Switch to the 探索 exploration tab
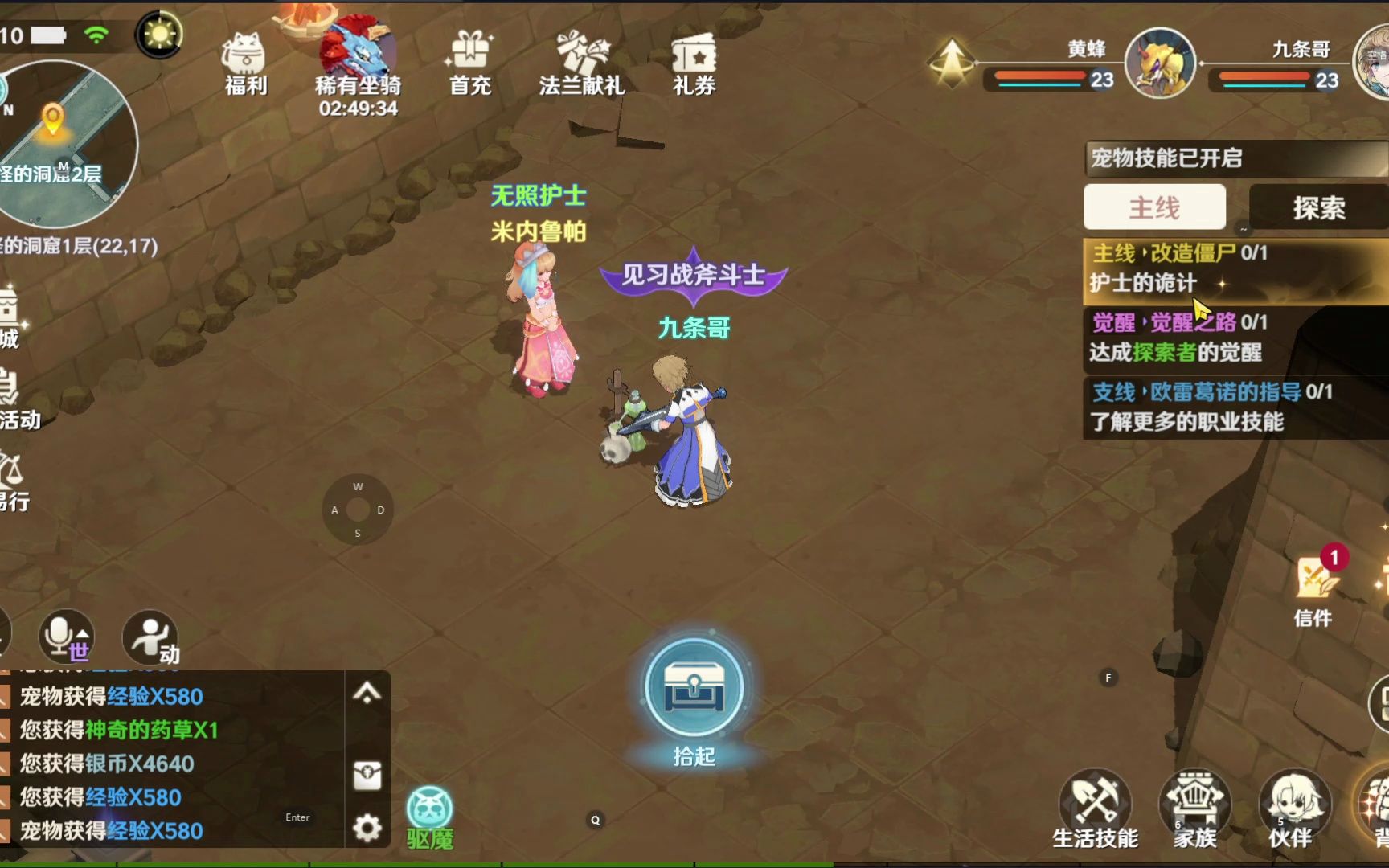The width and height of the screenshot is (1389, 868). click(x=1318, y=207)
